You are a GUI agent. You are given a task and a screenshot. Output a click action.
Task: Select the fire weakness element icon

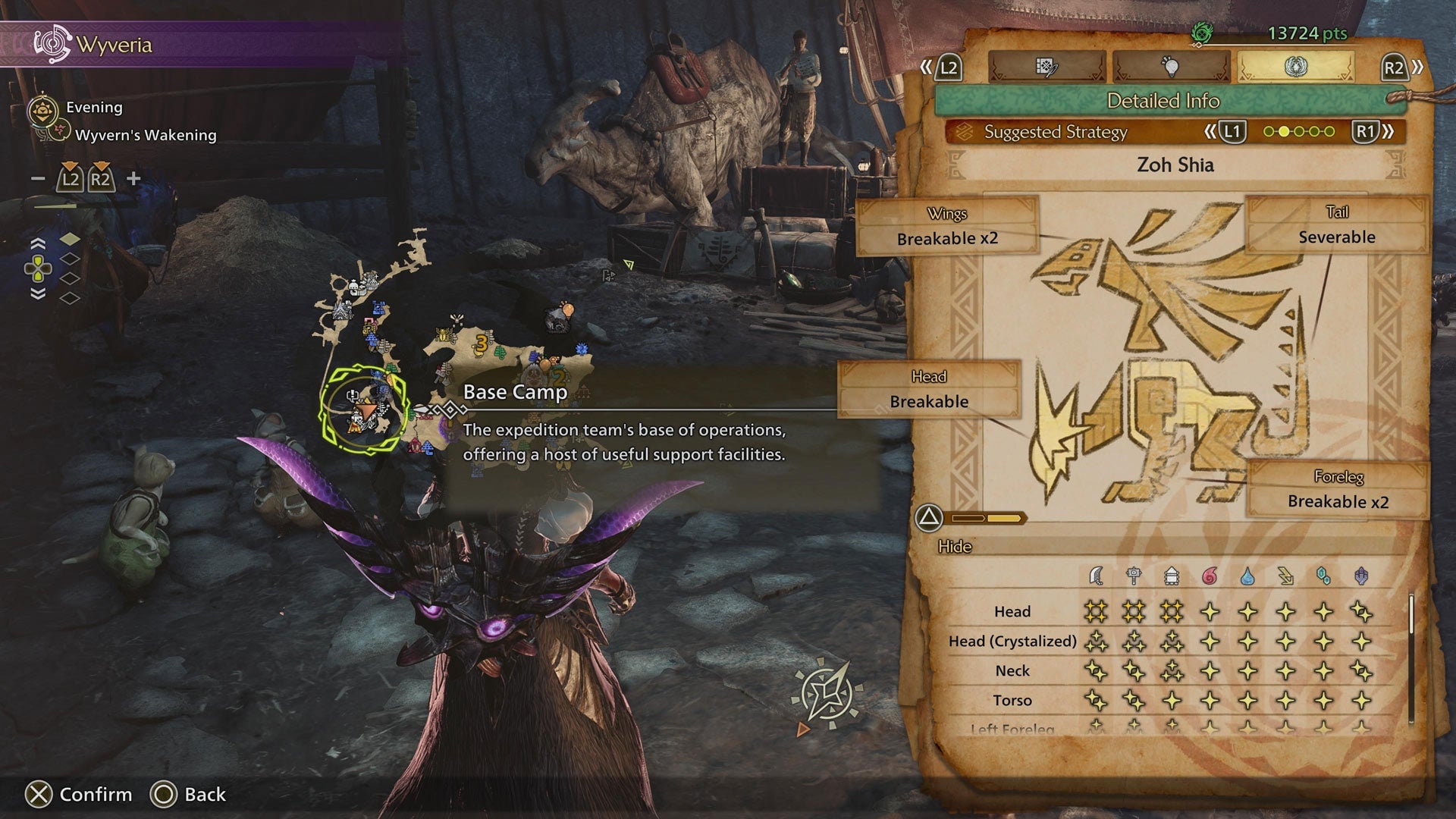pyautogui.click(x=1209, y=575)
